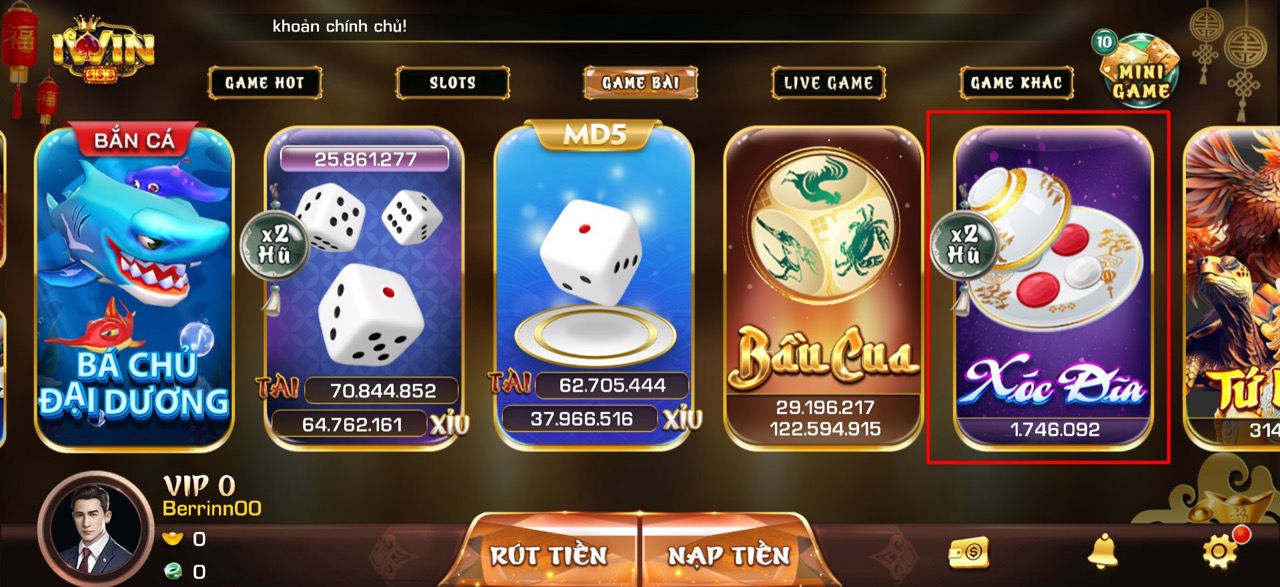This screenshot has width=1280, height=587.
Task: Show the Live Game tab
Action: [x=828, y=83]
